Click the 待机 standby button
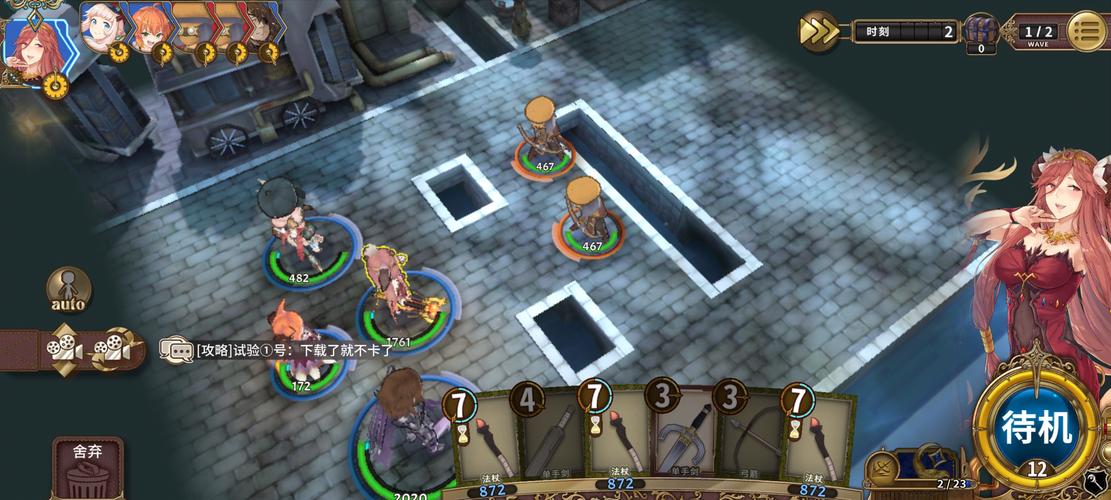1111x500 pixels. [1037, 428]
